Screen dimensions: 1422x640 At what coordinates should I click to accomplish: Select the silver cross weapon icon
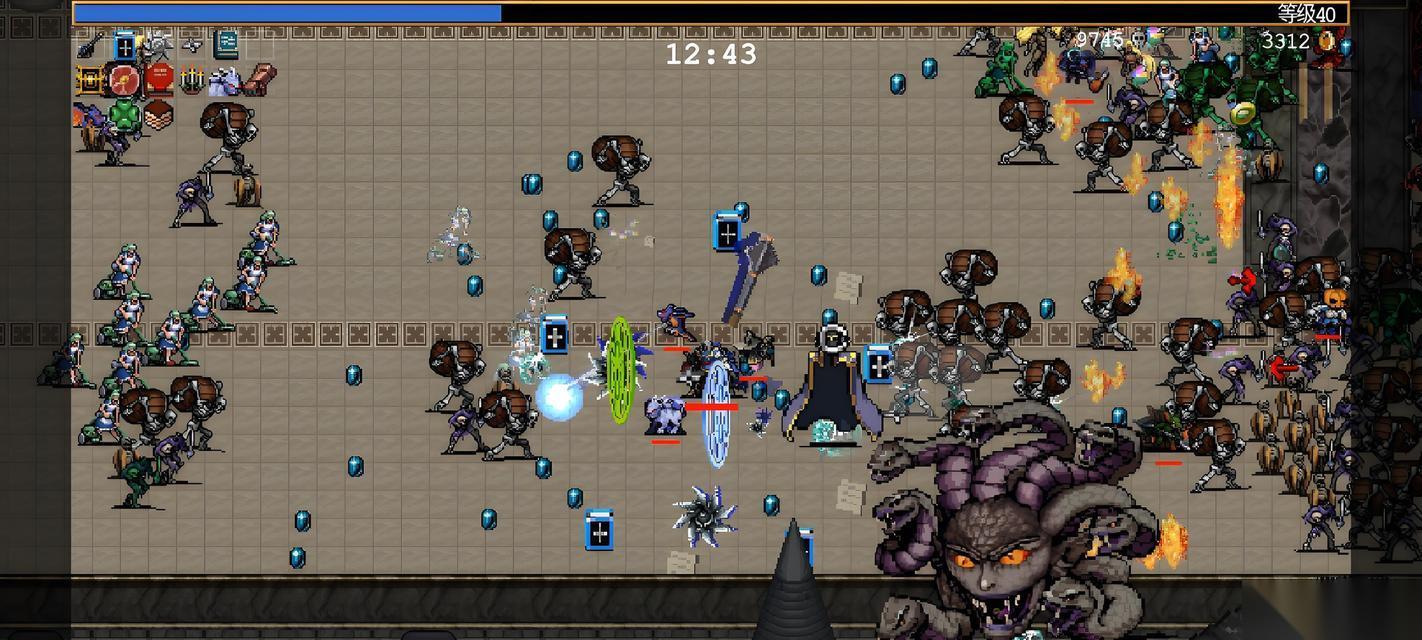[x=192, y=45]
